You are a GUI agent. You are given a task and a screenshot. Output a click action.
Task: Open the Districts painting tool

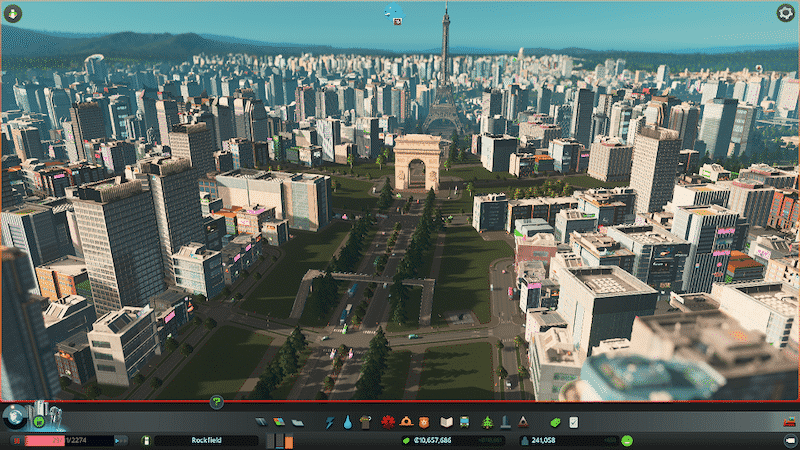(296, 423)
